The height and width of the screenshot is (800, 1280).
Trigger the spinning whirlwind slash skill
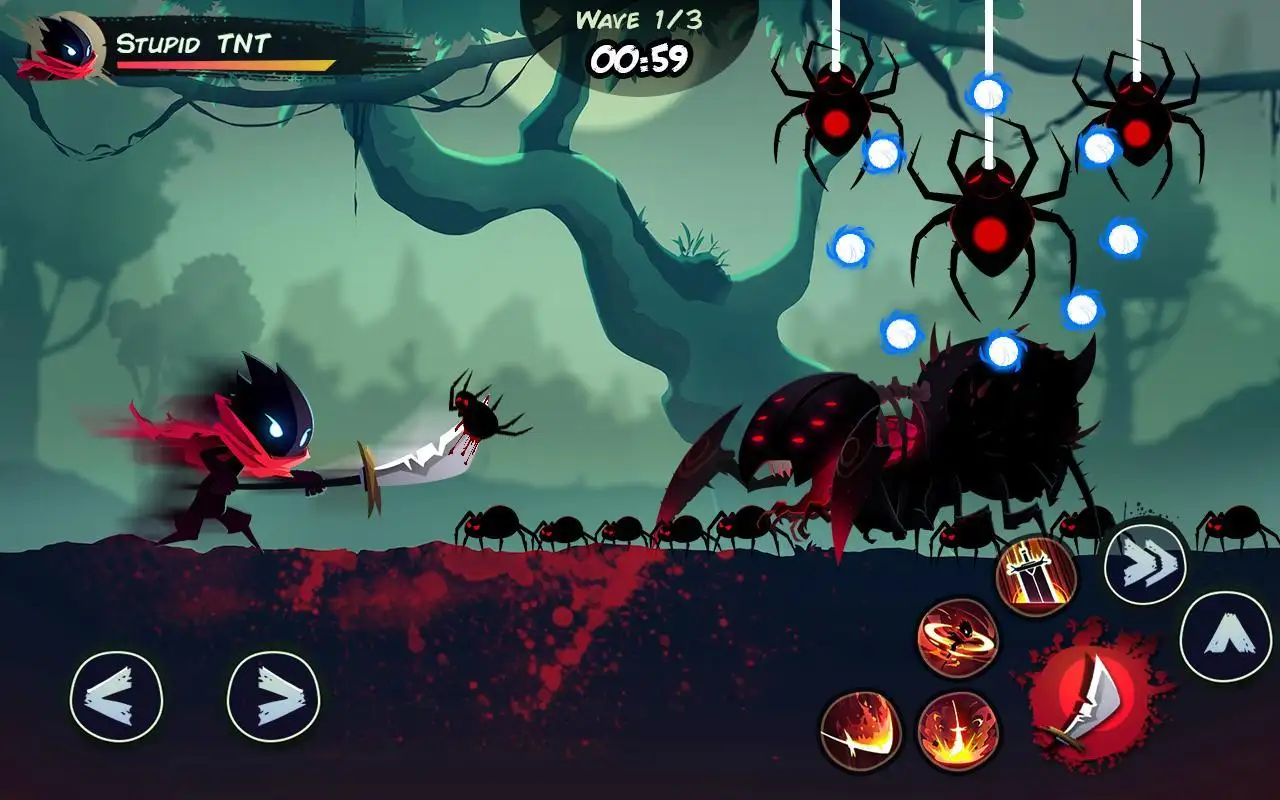[x=957, y=638]
